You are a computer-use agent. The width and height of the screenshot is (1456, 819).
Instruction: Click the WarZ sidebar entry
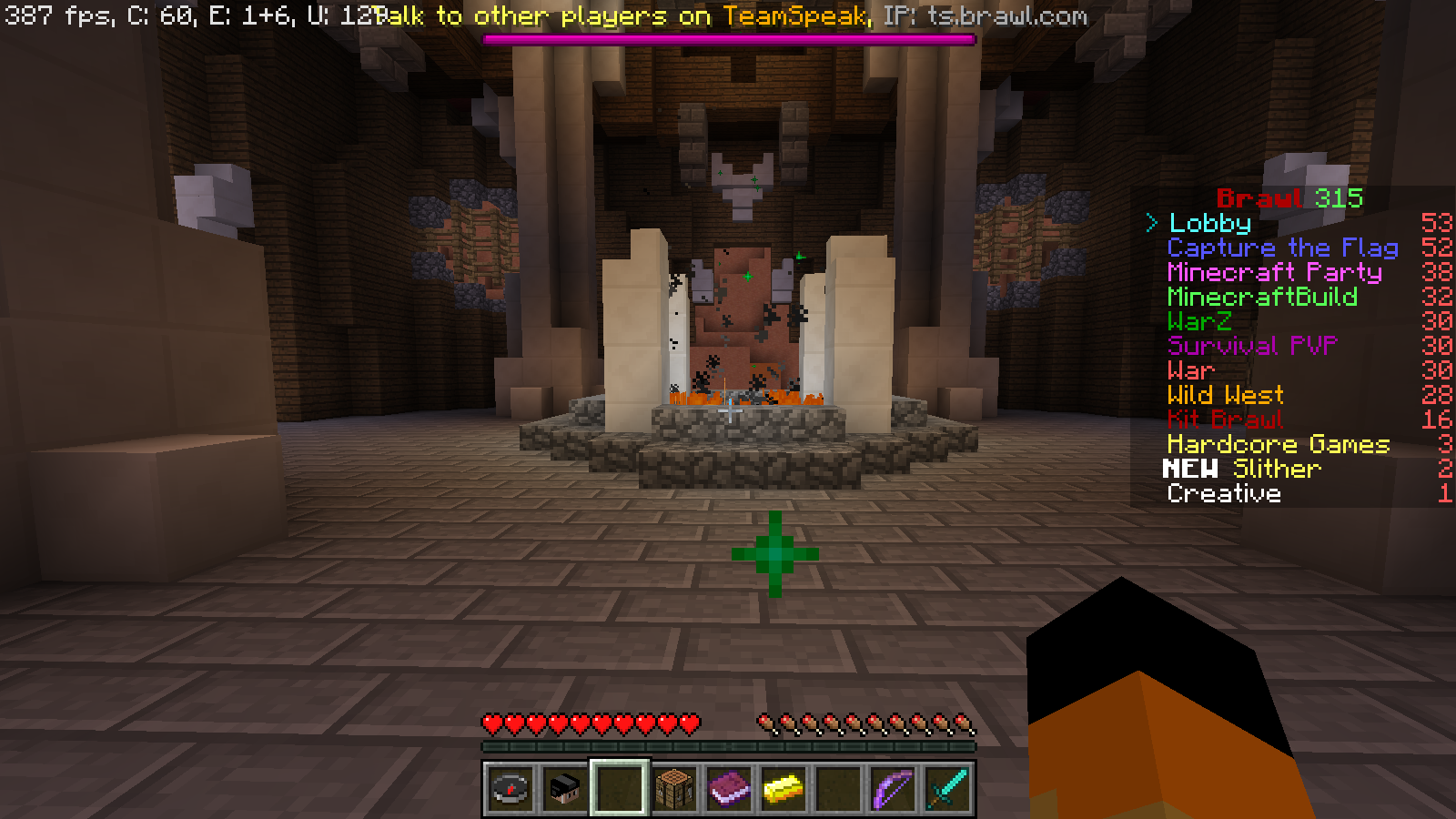[1199, 321]
